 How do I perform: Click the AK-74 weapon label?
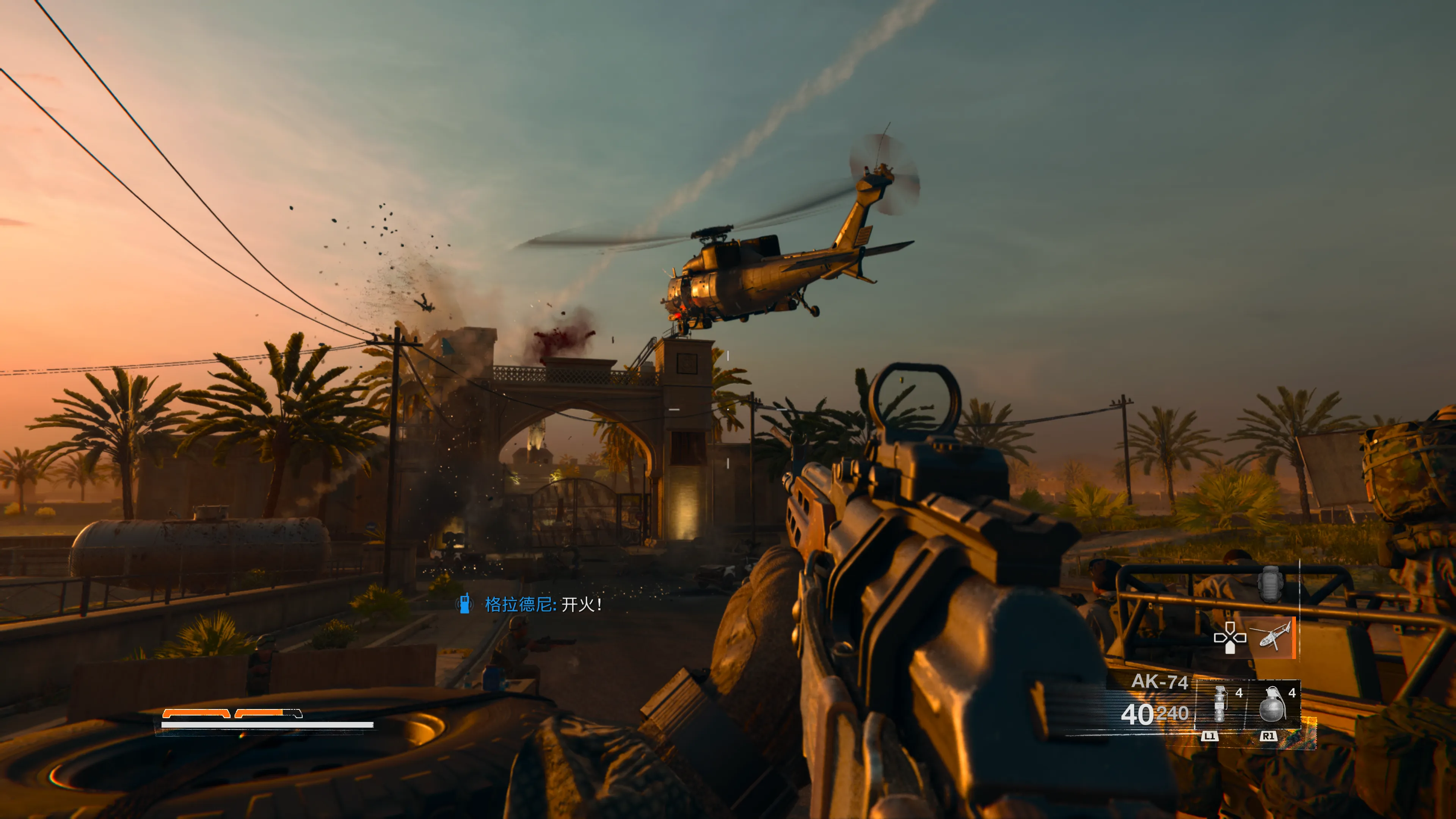click(x=1159, y=682)
